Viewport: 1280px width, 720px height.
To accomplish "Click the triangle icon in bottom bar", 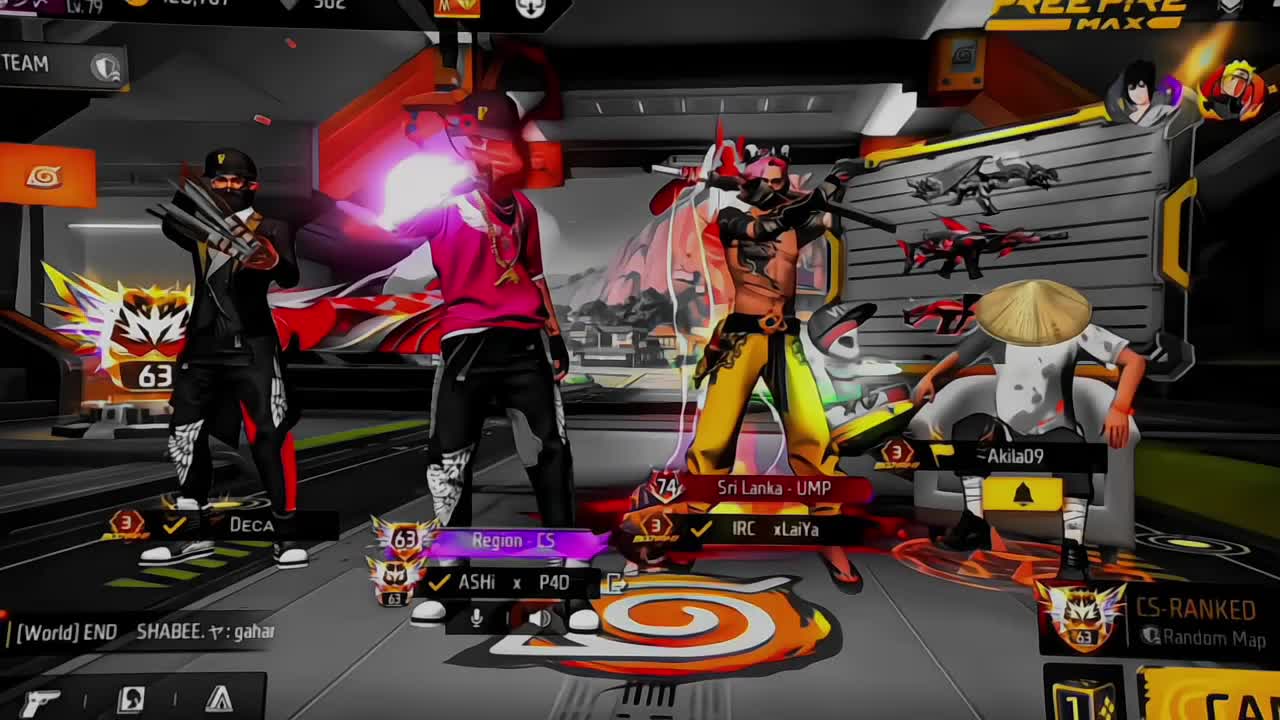I will (x=219, y=700).
